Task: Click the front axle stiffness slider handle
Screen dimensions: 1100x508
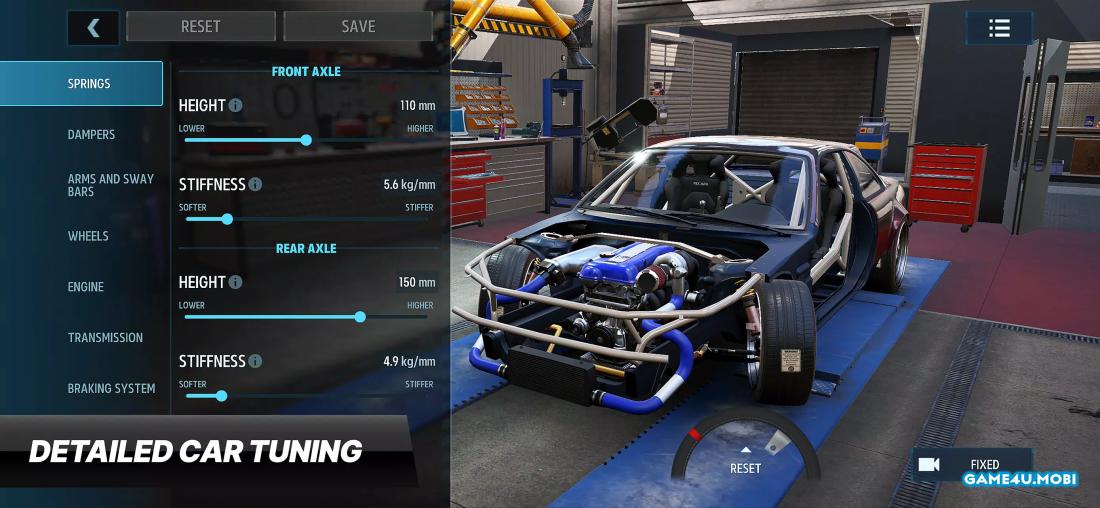Action: (x=227, y=219)
